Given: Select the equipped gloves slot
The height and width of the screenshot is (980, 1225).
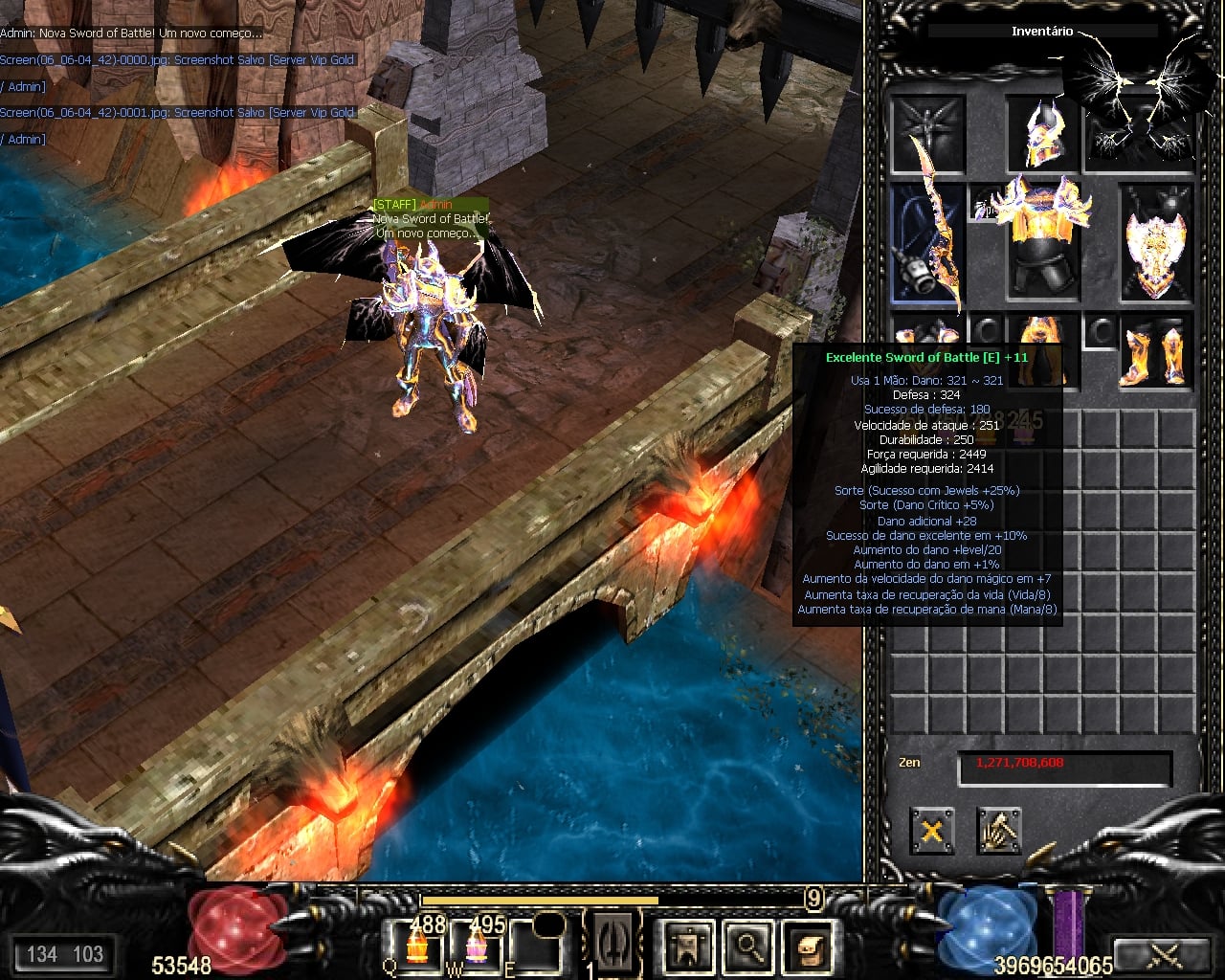Looking at the screenshot, I should click(927, 337).
